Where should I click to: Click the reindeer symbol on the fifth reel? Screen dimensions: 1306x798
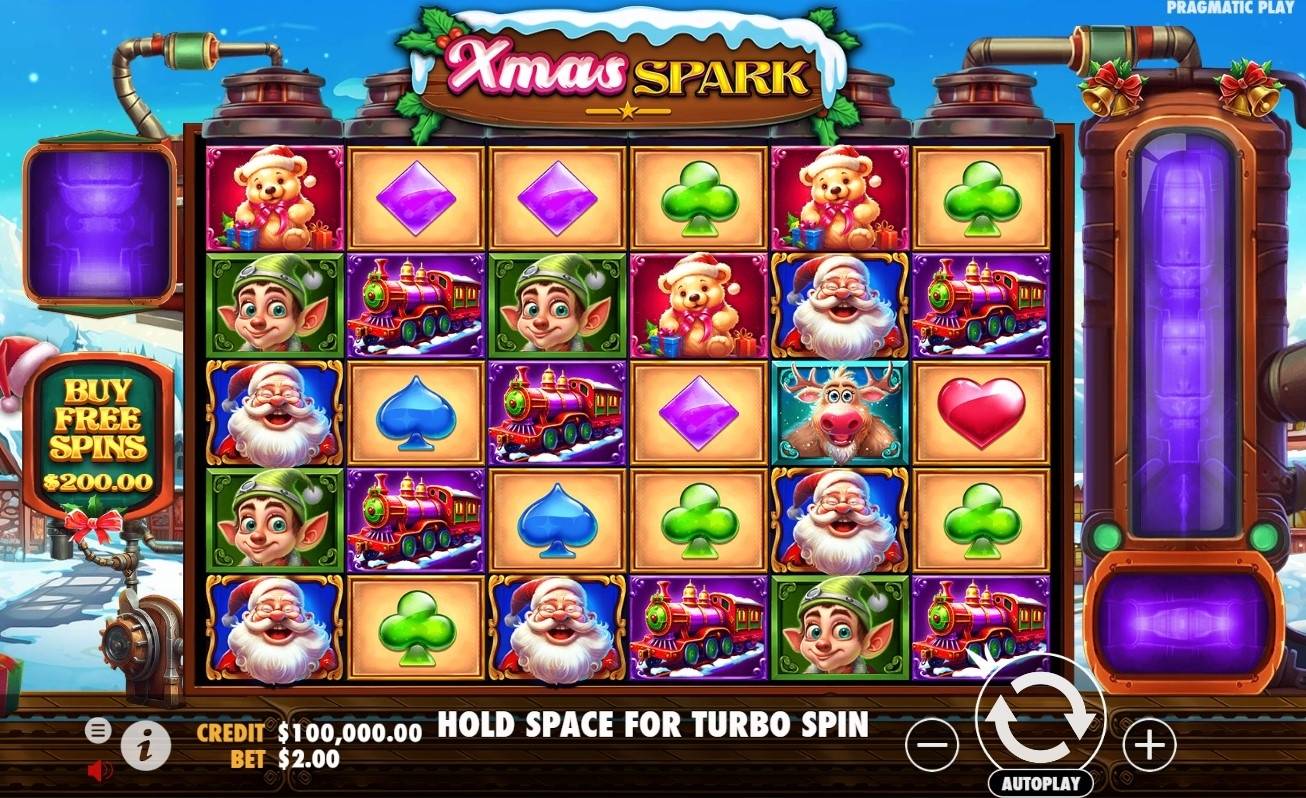pos(841,412)
